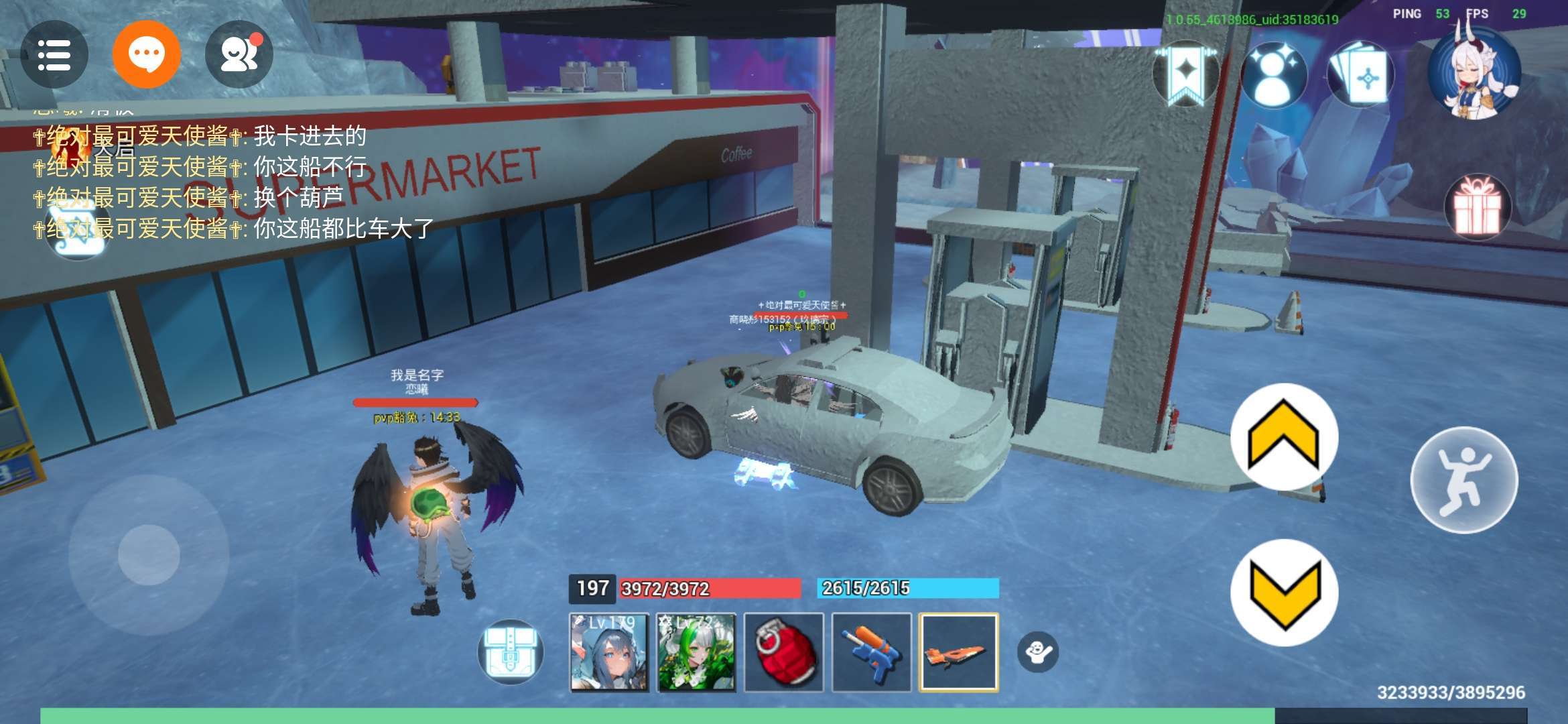Open the friends icon with red dot
Screen dimensions: 1568x724
click(x=239, y=55)
